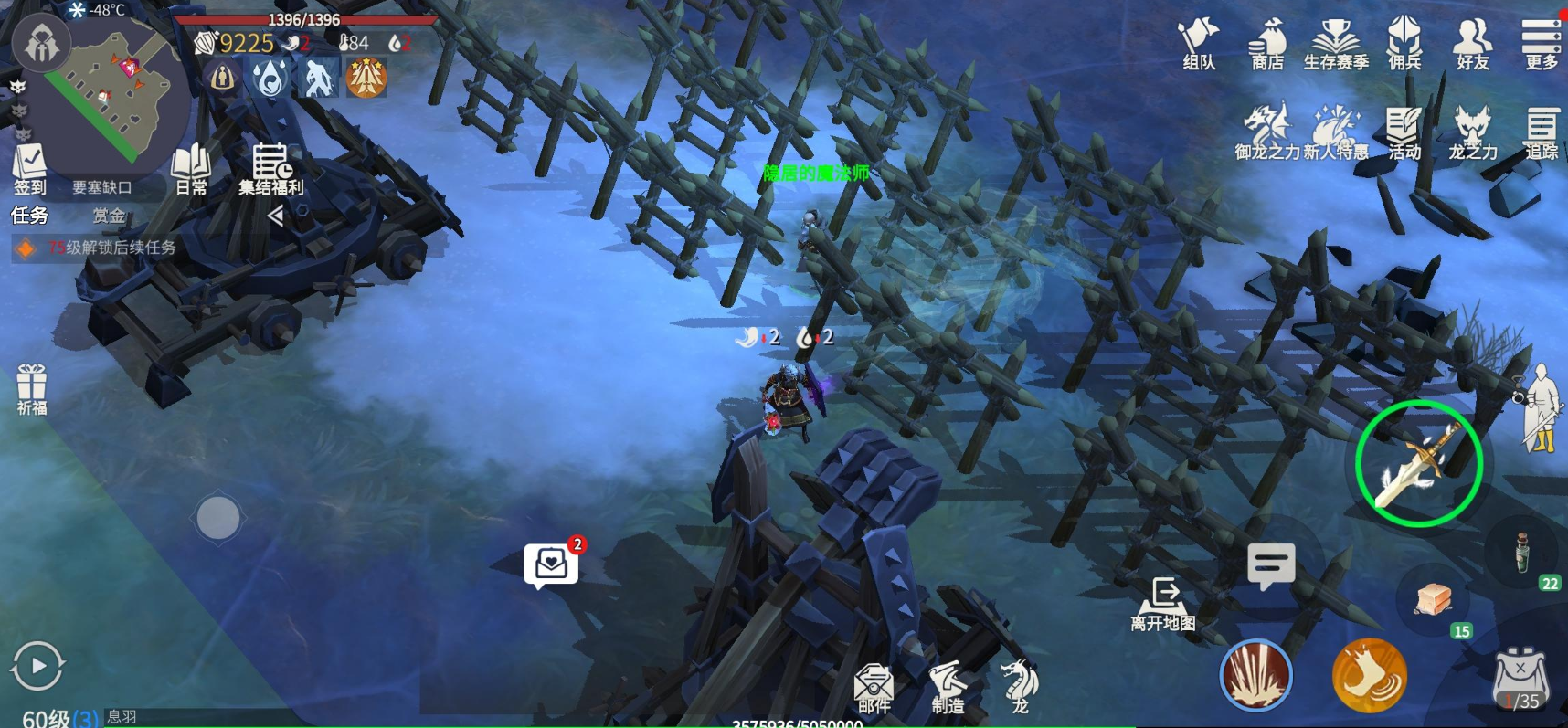The image size is (1568, 728).
Task: Open the 好友 friends list
Action: tap(1473, 44)
